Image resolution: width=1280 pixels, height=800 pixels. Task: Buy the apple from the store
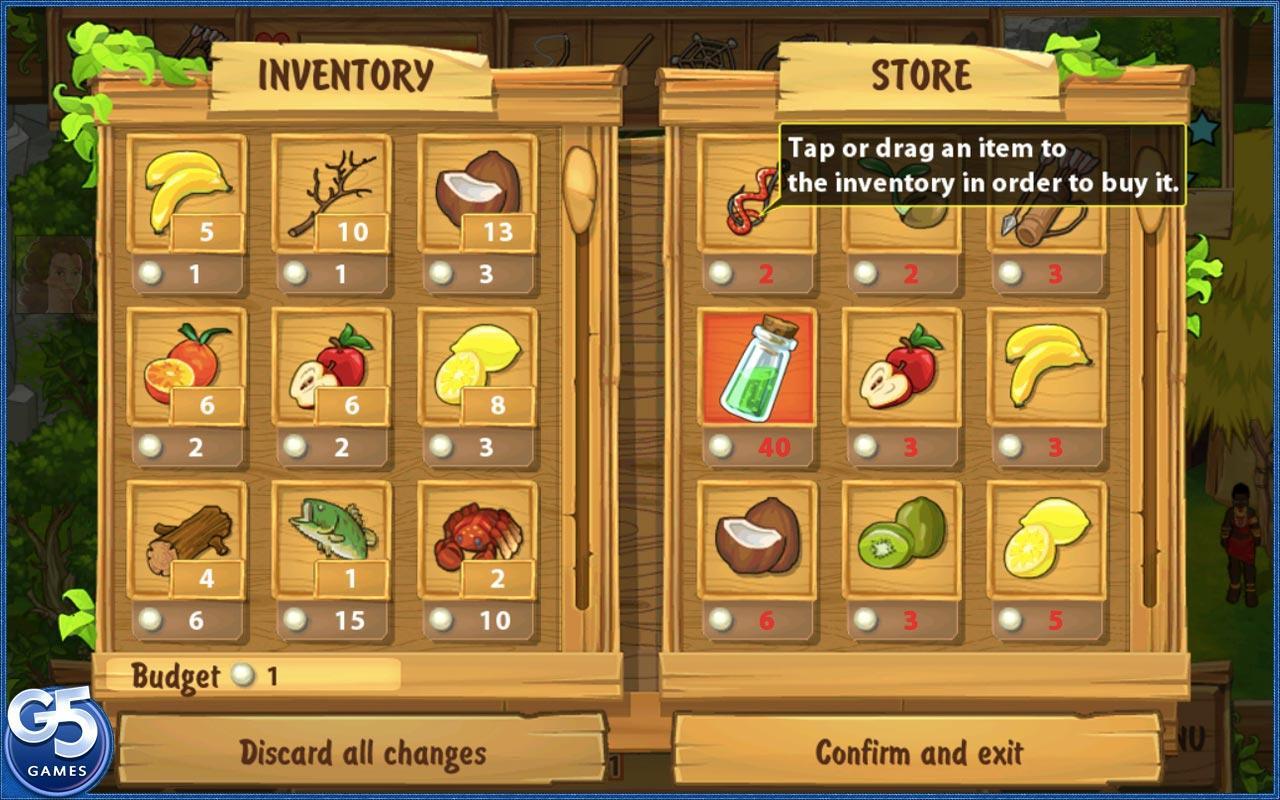point(902,365)
